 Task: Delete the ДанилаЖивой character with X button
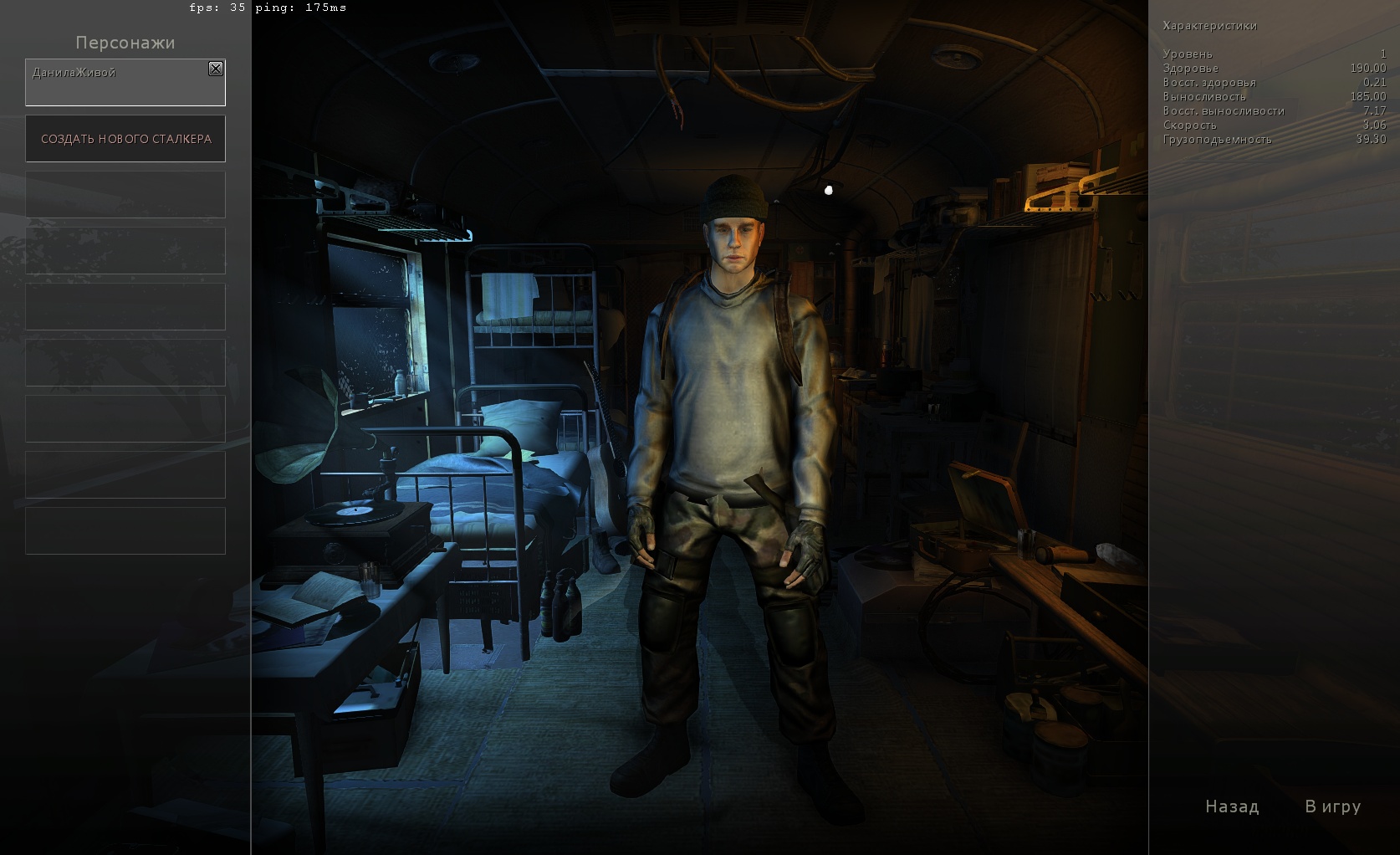(x=216, y=69)
